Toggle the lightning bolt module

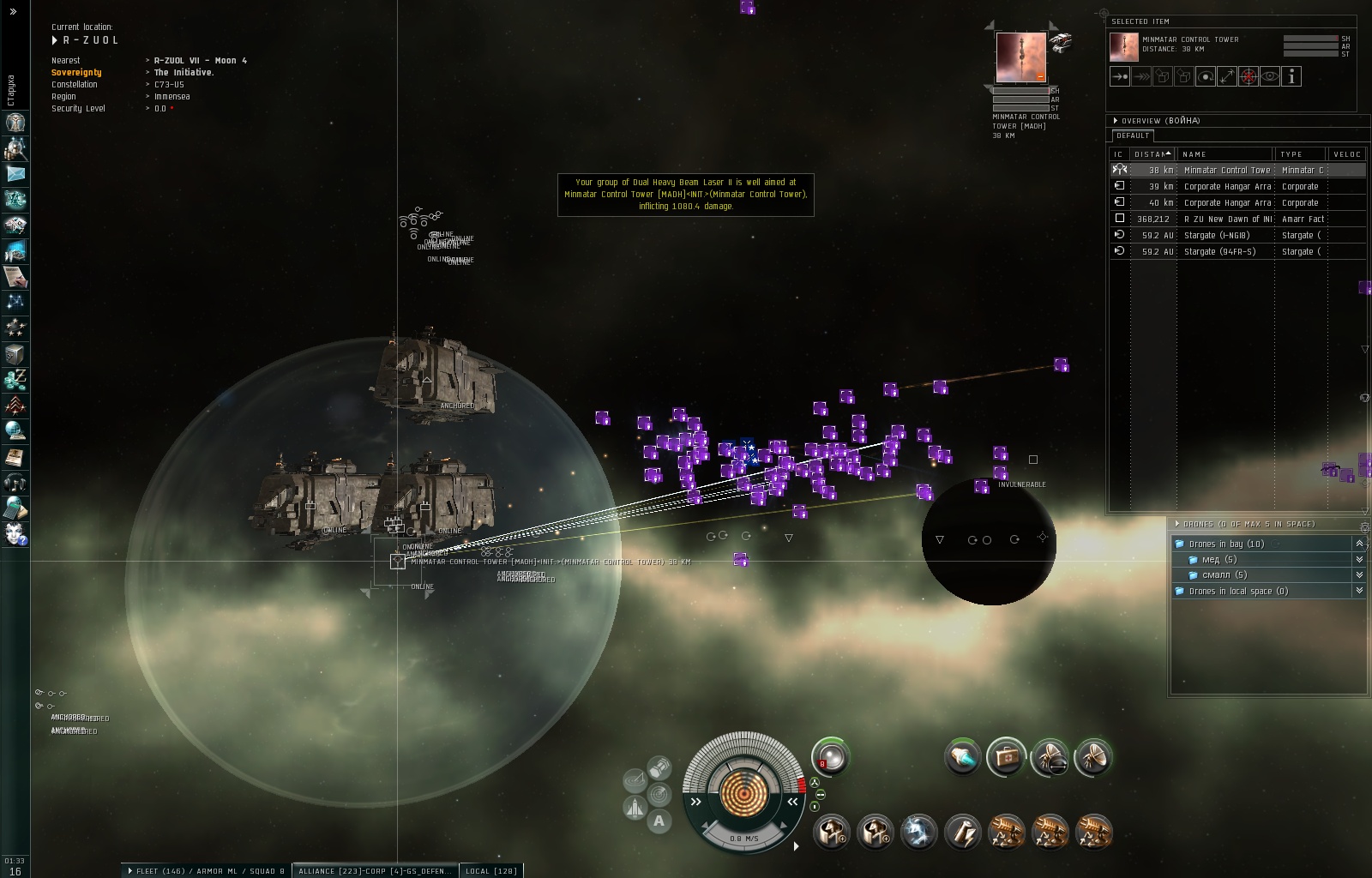pyautogui.click(x=962, y=832)
